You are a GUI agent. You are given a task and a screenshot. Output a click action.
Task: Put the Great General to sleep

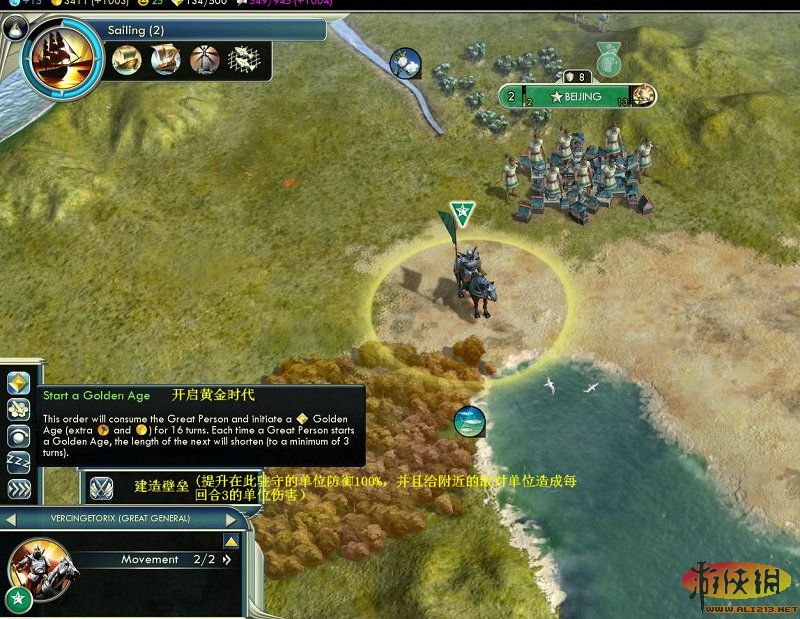[x=18, y=462]
